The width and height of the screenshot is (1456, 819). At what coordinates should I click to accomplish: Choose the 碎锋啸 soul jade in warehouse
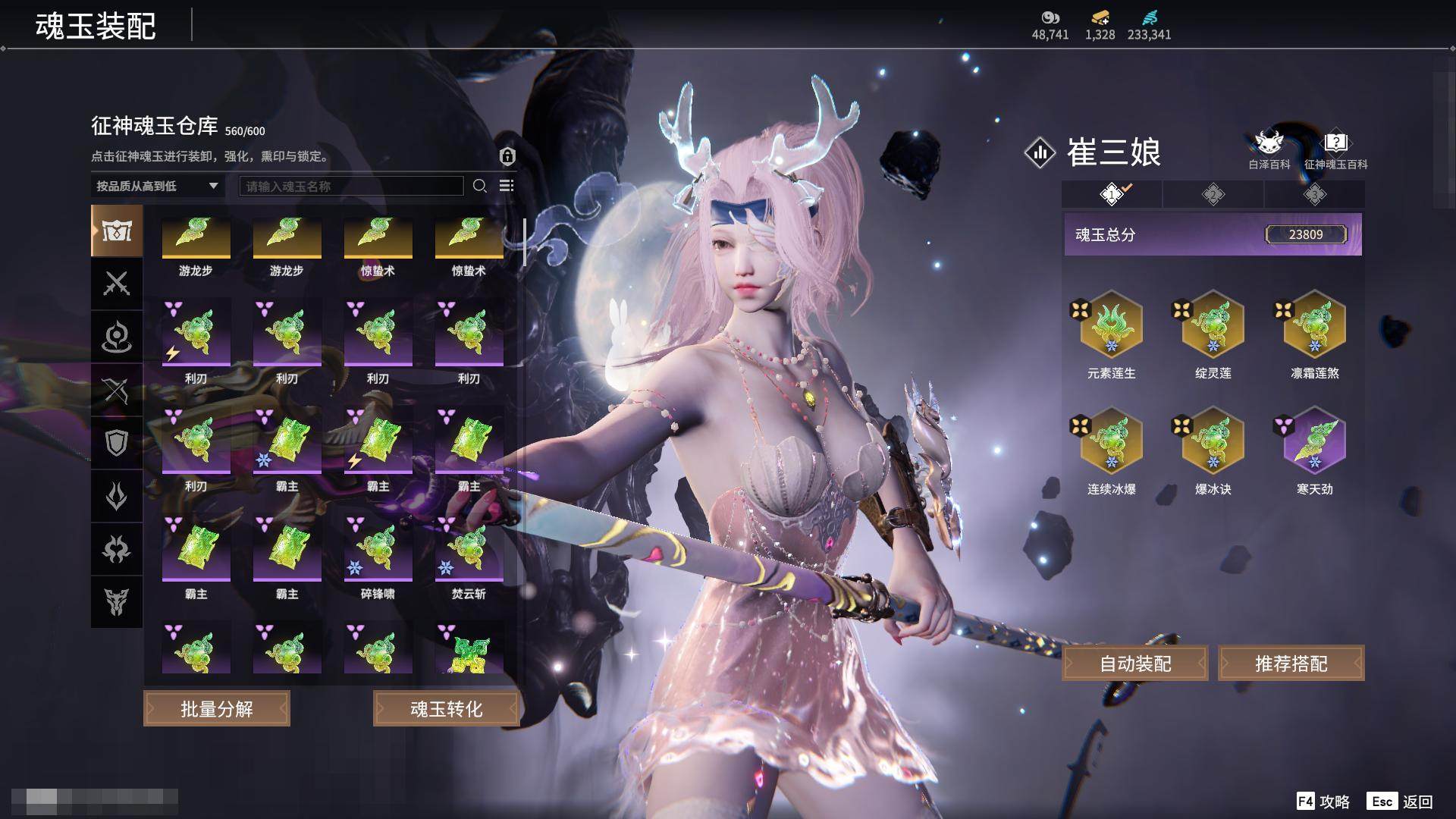tap(378, 550)
